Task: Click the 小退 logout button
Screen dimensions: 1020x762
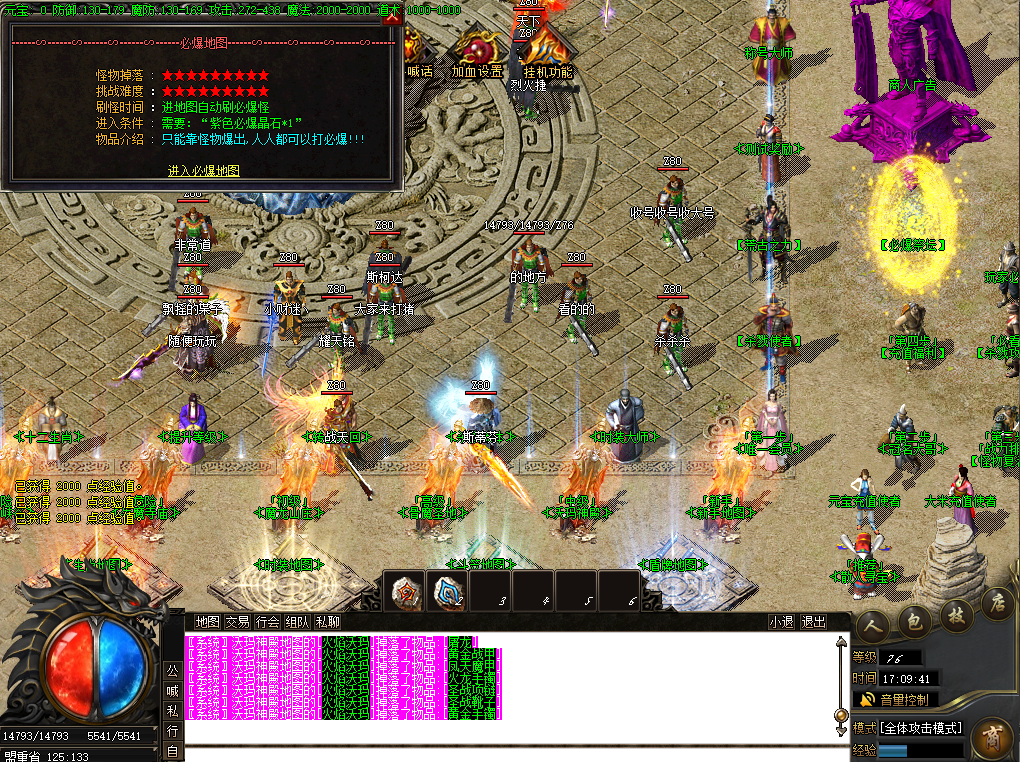Action: 781,621
